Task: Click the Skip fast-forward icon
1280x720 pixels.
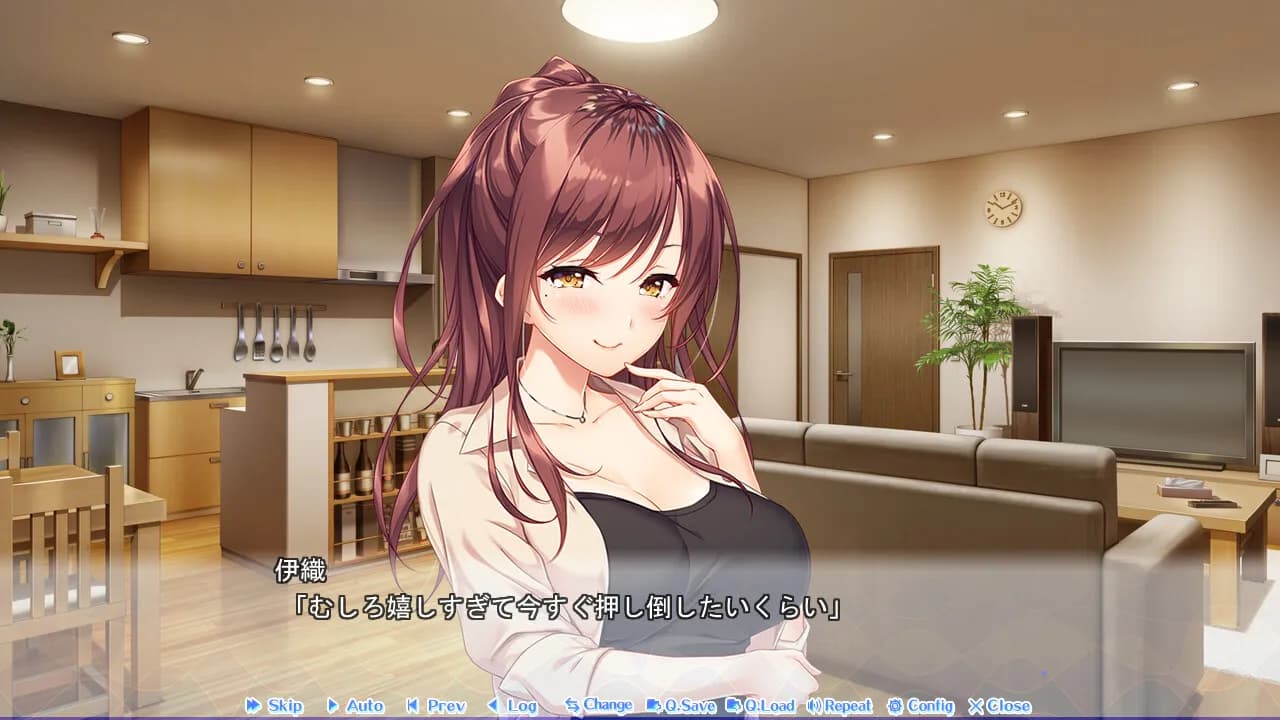Action: coord(251,705)
